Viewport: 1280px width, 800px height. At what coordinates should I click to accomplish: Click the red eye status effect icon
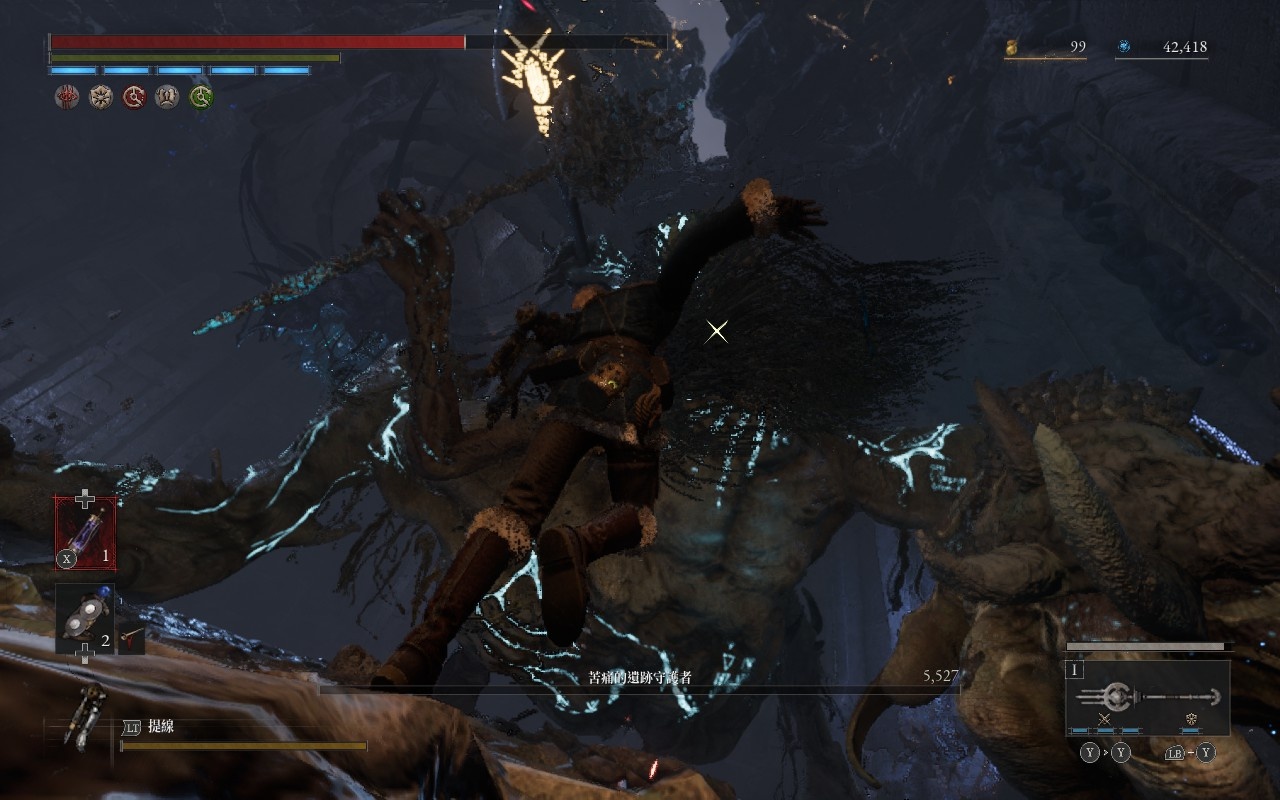click(x=67, y=97)
